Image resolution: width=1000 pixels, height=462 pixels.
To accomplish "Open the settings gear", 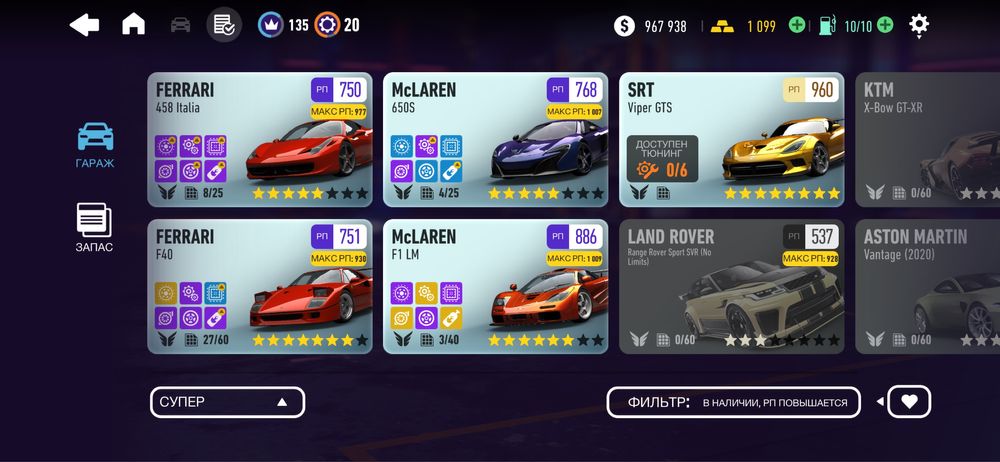I will click(919, 25).
